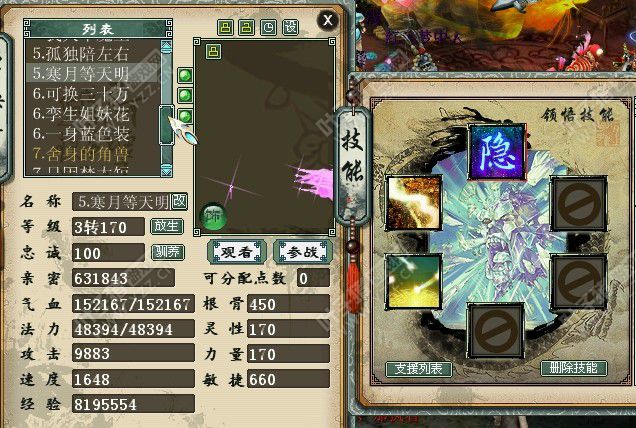Release the pet with the 放生 button

click(165, 227)
